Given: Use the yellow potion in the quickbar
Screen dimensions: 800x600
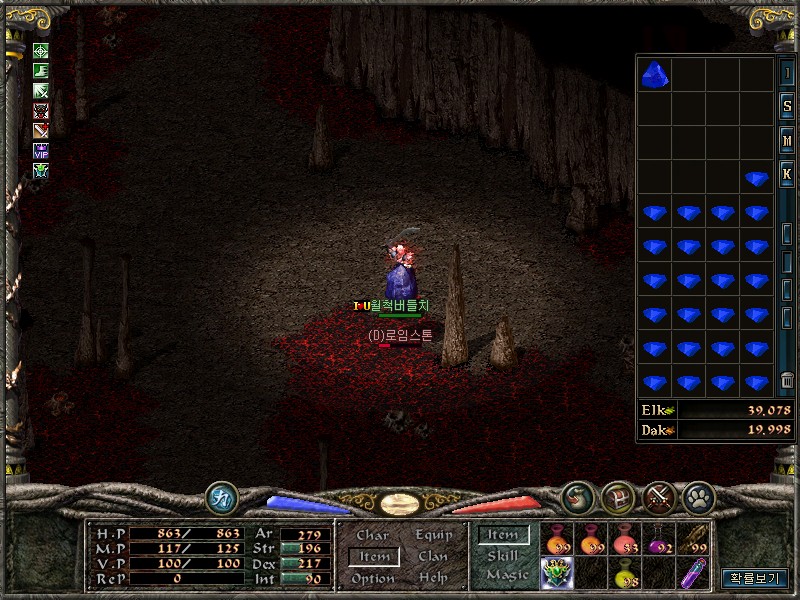Looking at the screenshot, I should click(x=624, y=573).
